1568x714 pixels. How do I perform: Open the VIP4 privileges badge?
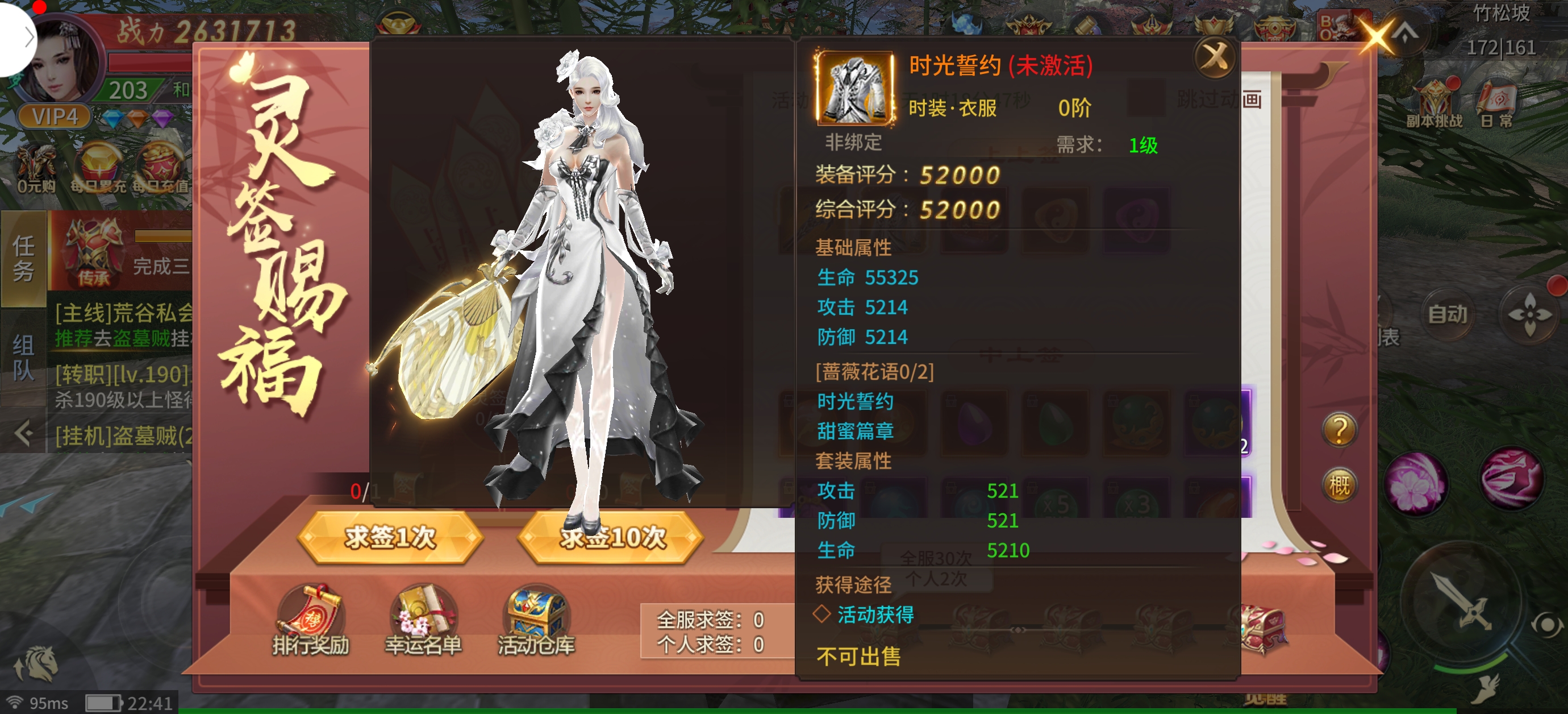coord(55,117)
